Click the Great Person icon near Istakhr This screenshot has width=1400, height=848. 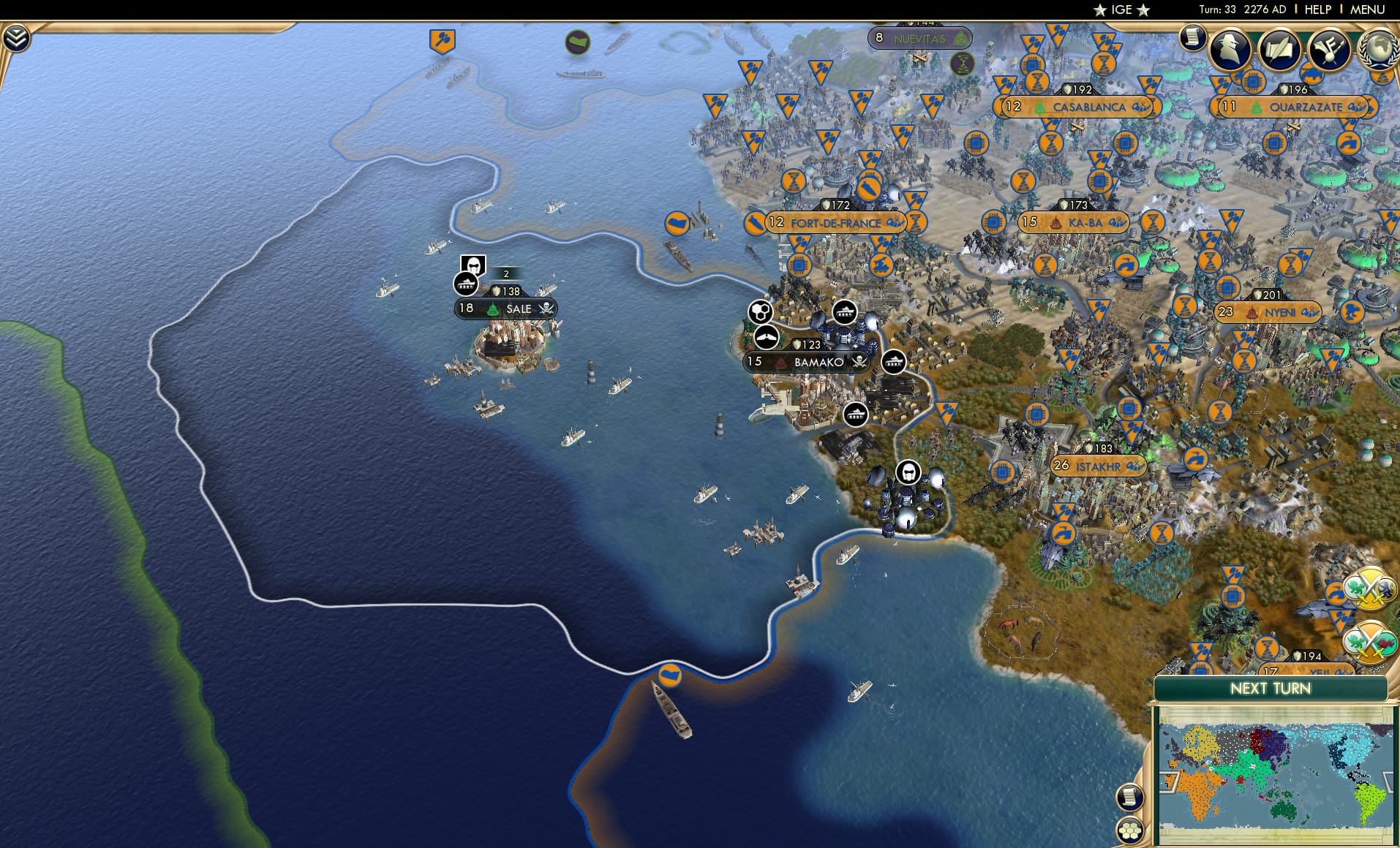tap(908, 472)
